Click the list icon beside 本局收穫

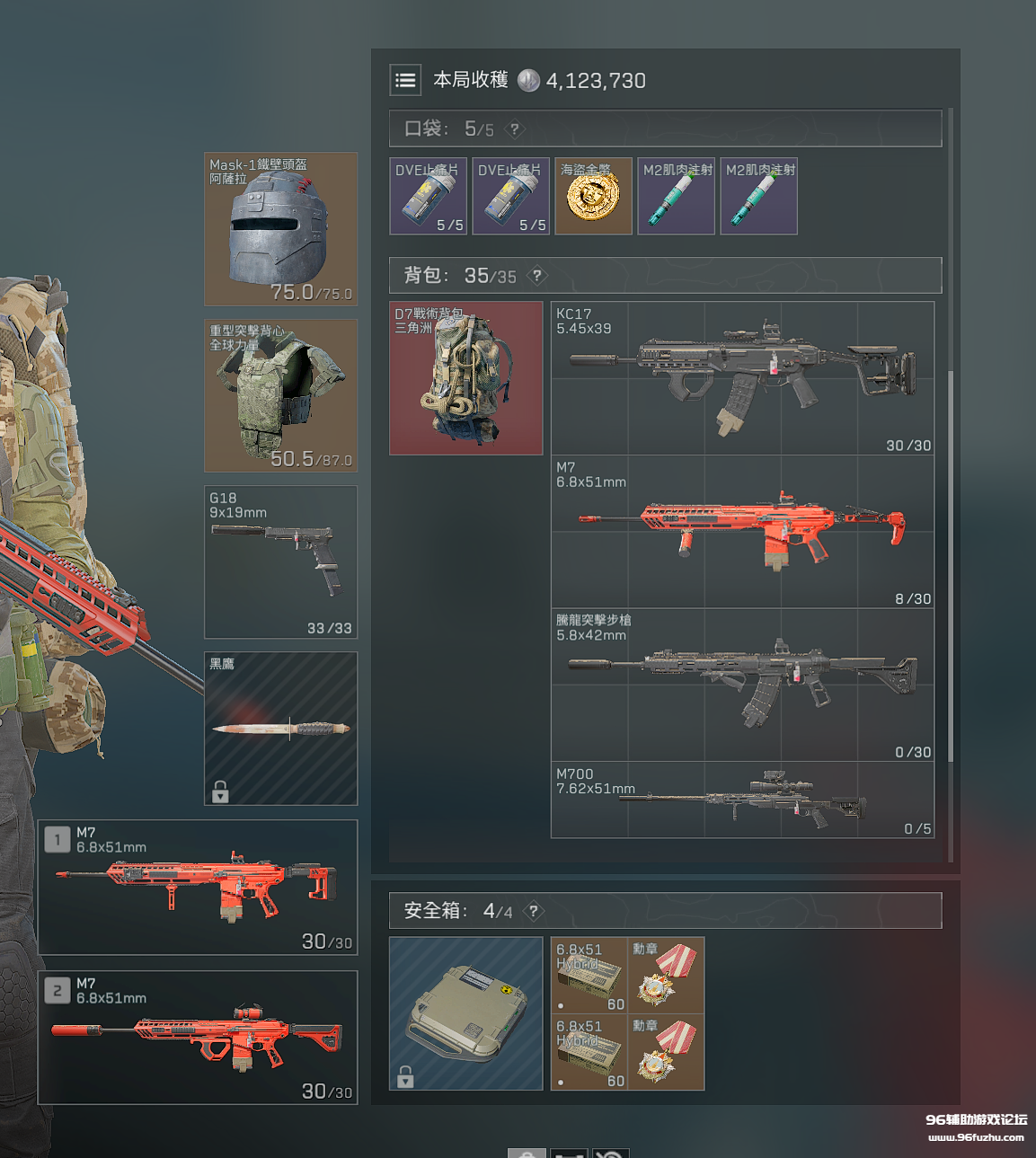[x=405, y=80]
